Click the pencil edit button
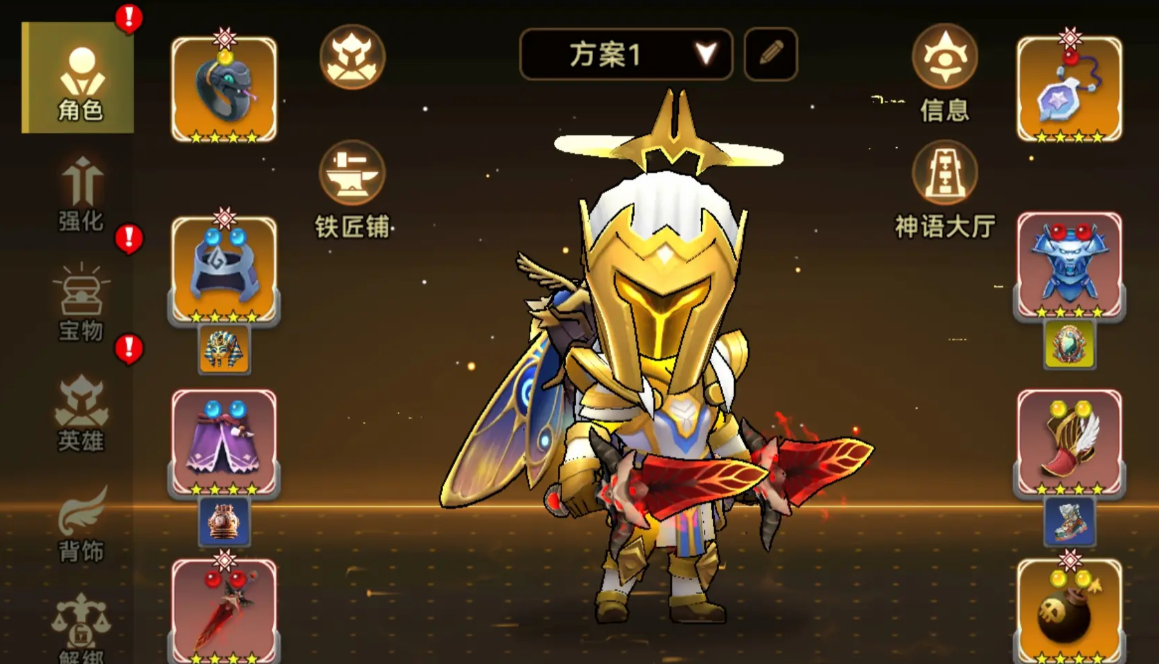This screenshot has width=1159, height=664. point(771,54)
